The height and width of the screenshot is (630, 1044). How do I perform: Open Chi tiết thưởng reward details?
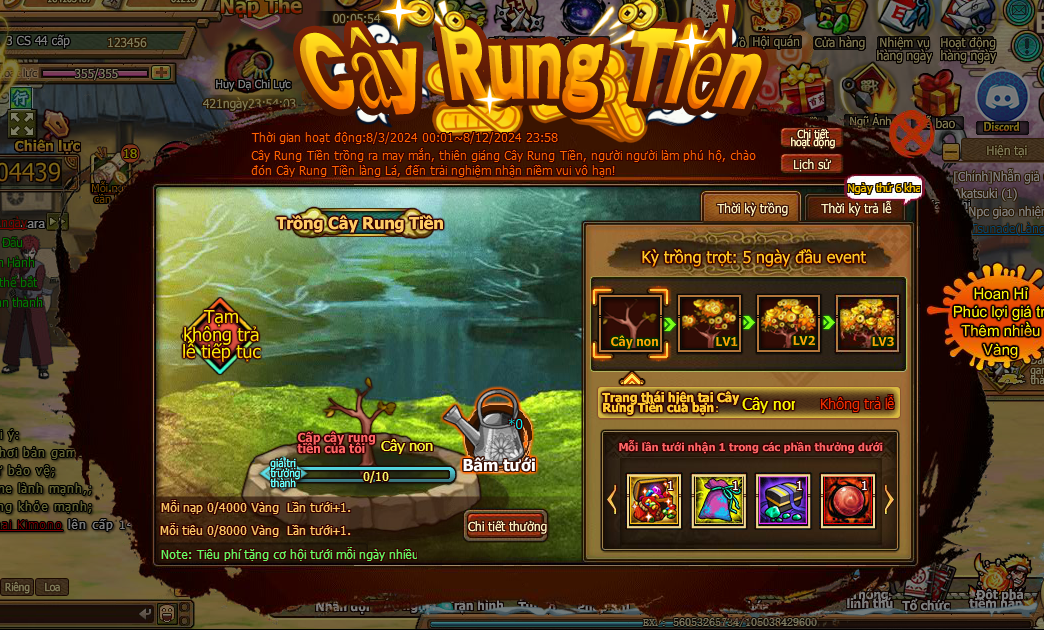[x=507, y=526]
